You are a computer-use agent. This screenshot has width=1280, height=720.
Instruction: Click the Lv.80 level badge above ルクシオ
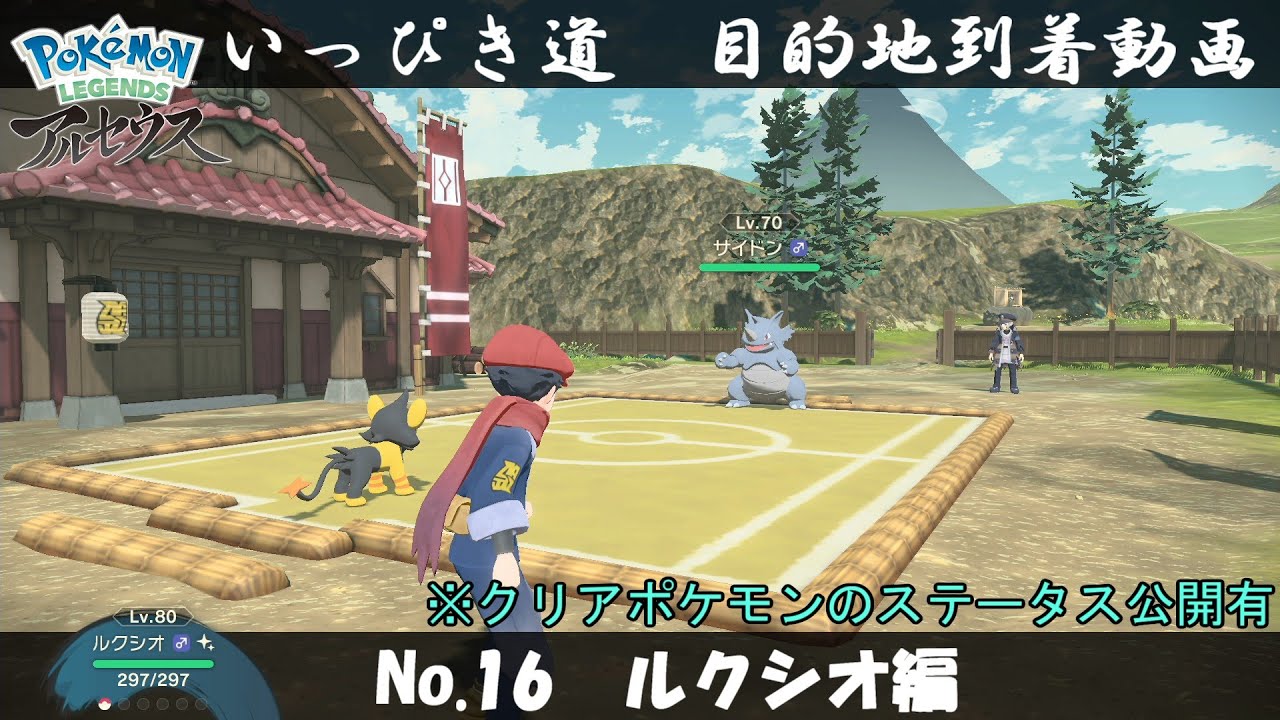click(x=153, y=617)
